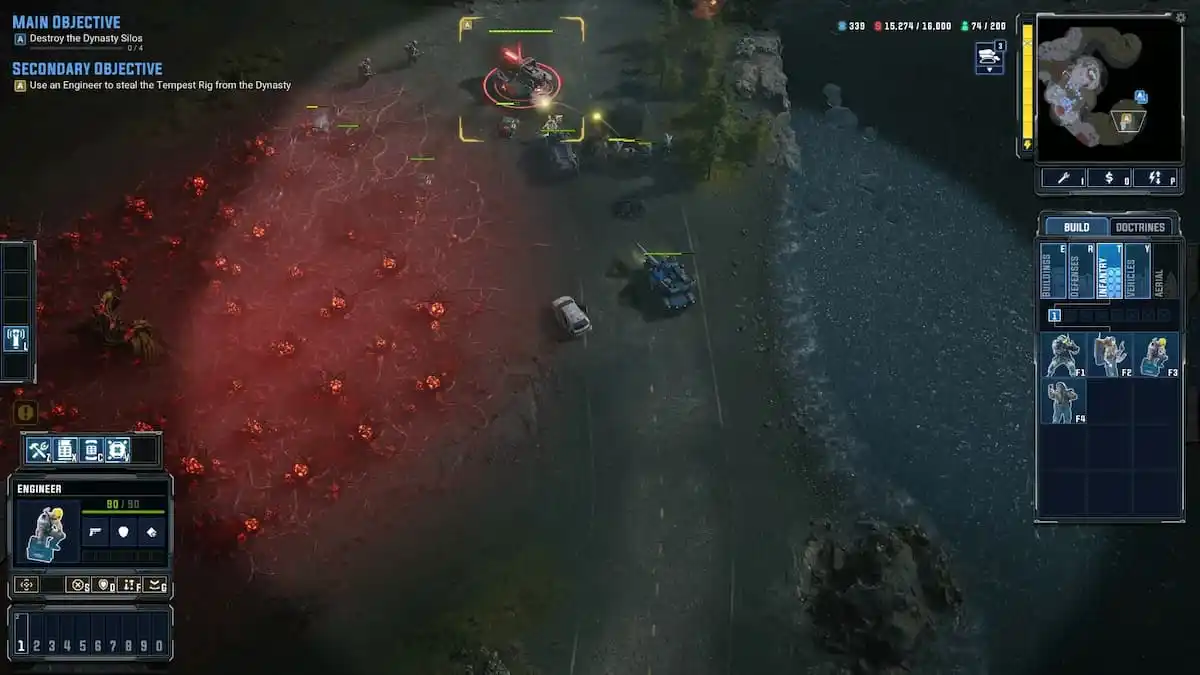The height and width of the screenshot is (675, 1200).
Task: Activate the dollar sign sell button
Action: point(1108,178)
